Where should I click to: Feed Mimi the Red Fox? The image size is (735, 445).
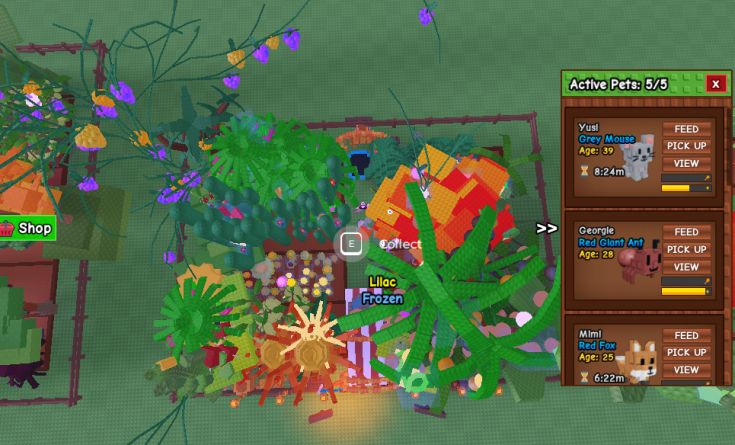[686, 336]
